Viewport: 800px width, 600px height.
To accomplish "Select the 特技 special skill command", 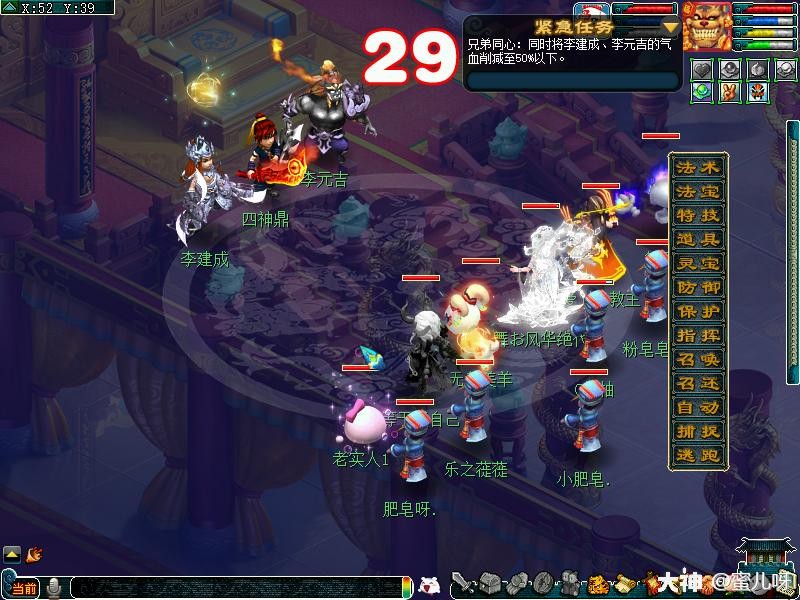I will click(x=698, y=215).
